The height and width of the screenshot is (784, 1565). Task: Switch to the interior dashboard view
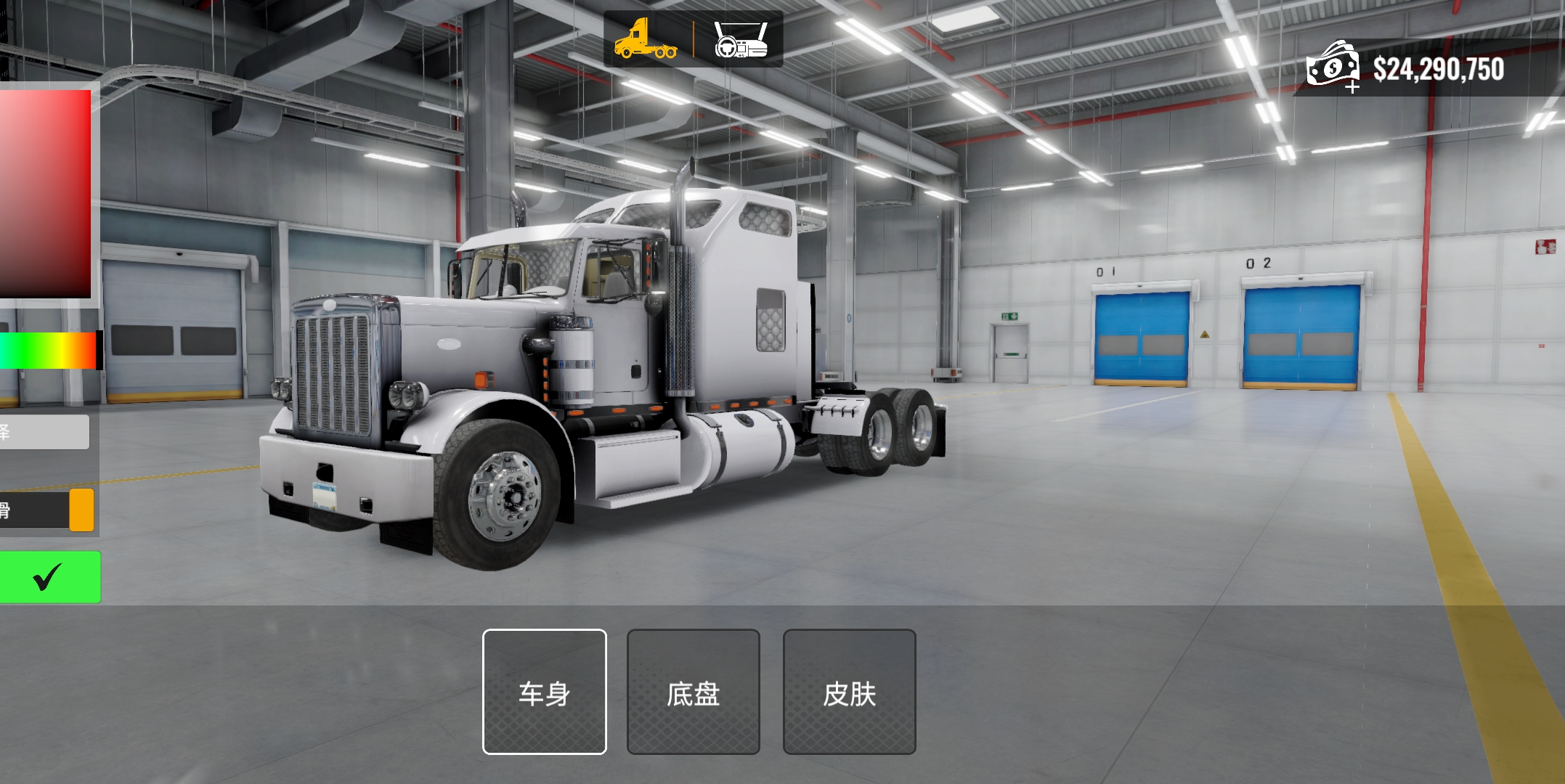pyautogui.click(x=740, y=40)
